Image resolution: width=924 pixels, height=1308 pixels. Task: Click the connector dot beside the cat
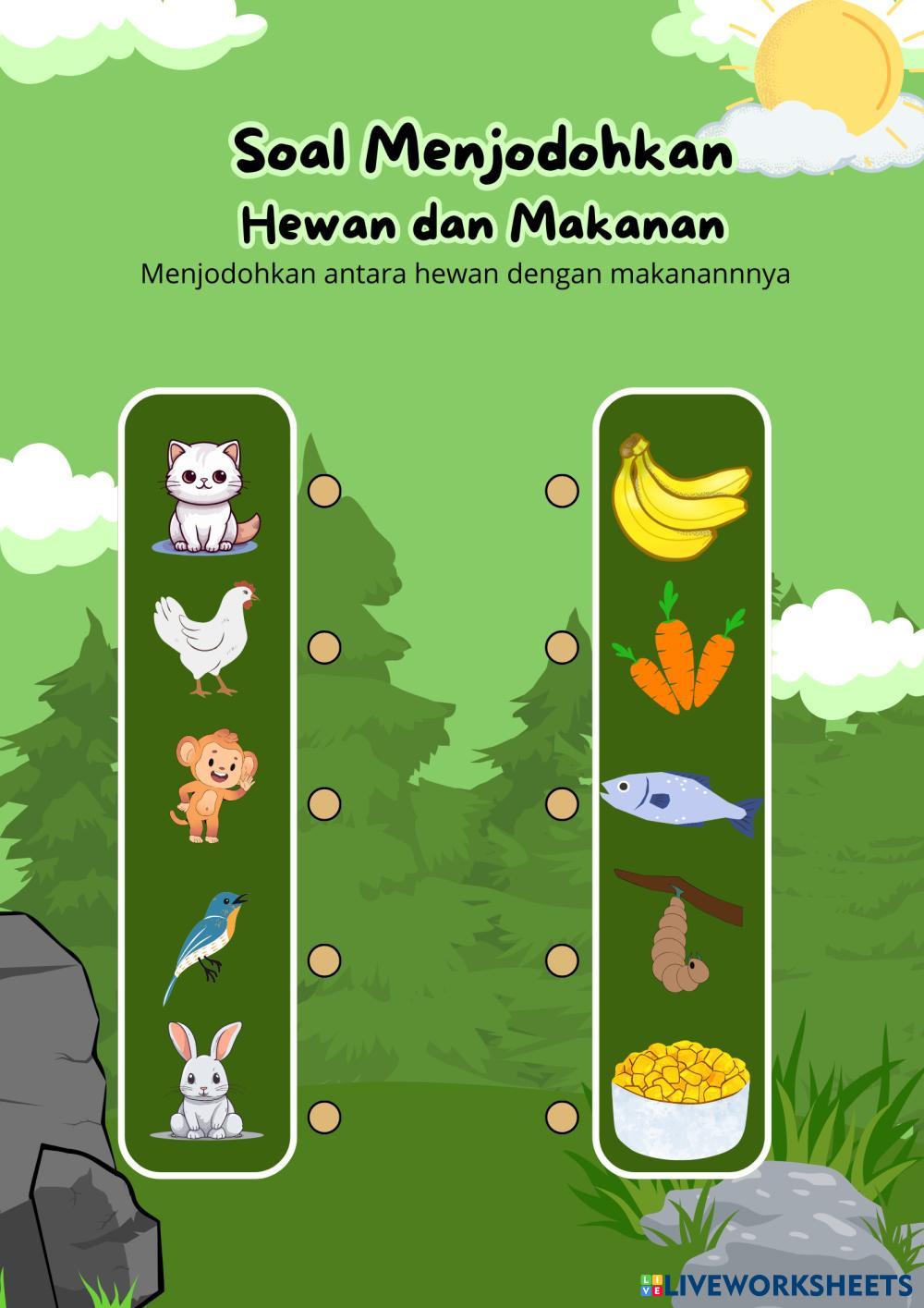324,491
